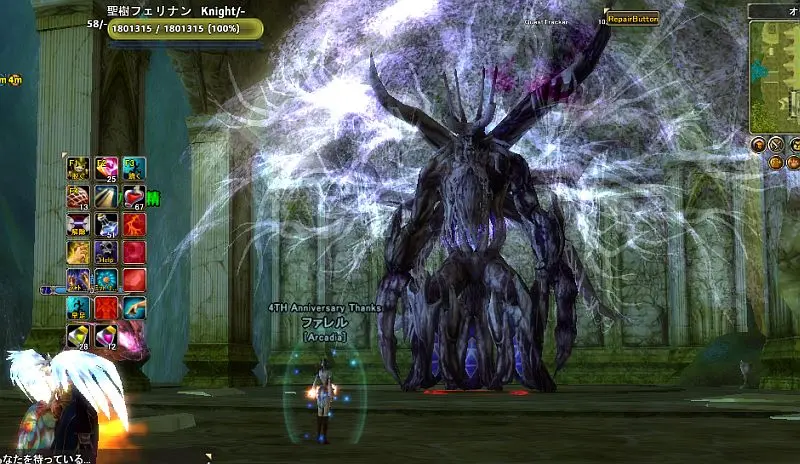Trigger the F3 teal skill icon
This screenshot has height=464, width=800.
click(134, 168)
